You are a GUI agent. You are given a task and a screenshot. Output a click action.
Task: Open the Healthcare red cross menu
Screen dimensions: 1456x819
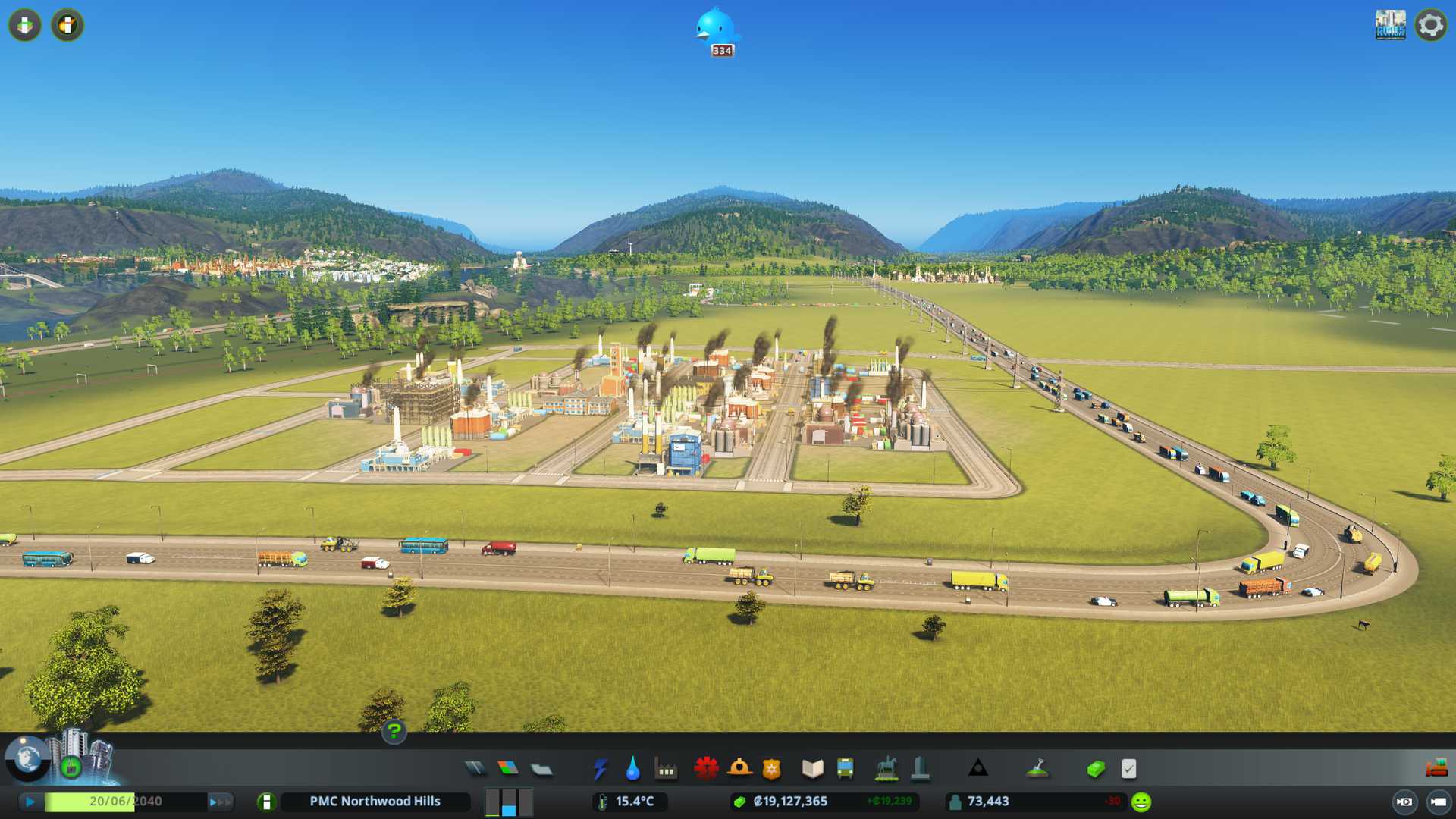706,769
